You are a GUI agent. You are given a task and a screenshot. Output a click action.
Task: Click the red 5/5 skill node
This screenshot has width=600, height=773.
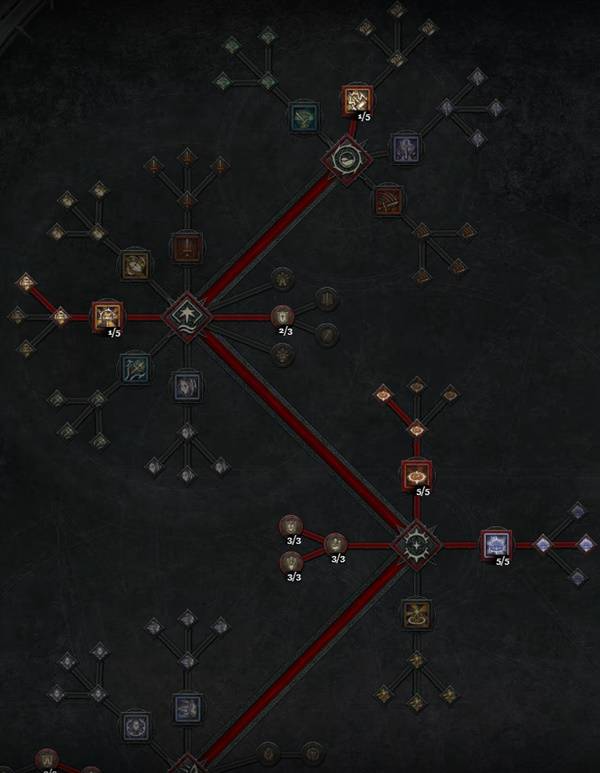[x=416, y=474]
